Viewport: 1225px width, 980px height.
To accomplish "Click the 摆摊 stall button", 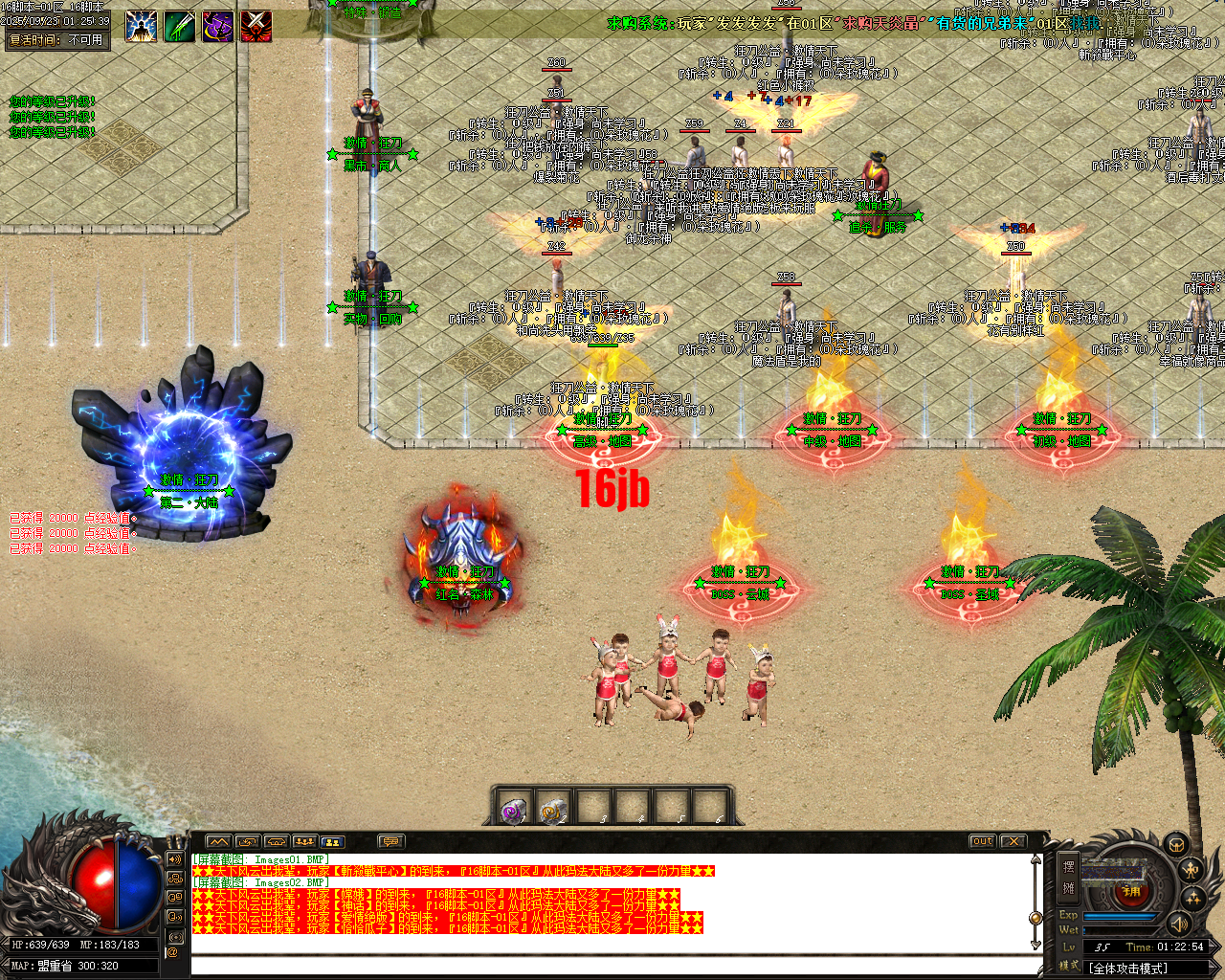I will click(x=1069, y=876).
